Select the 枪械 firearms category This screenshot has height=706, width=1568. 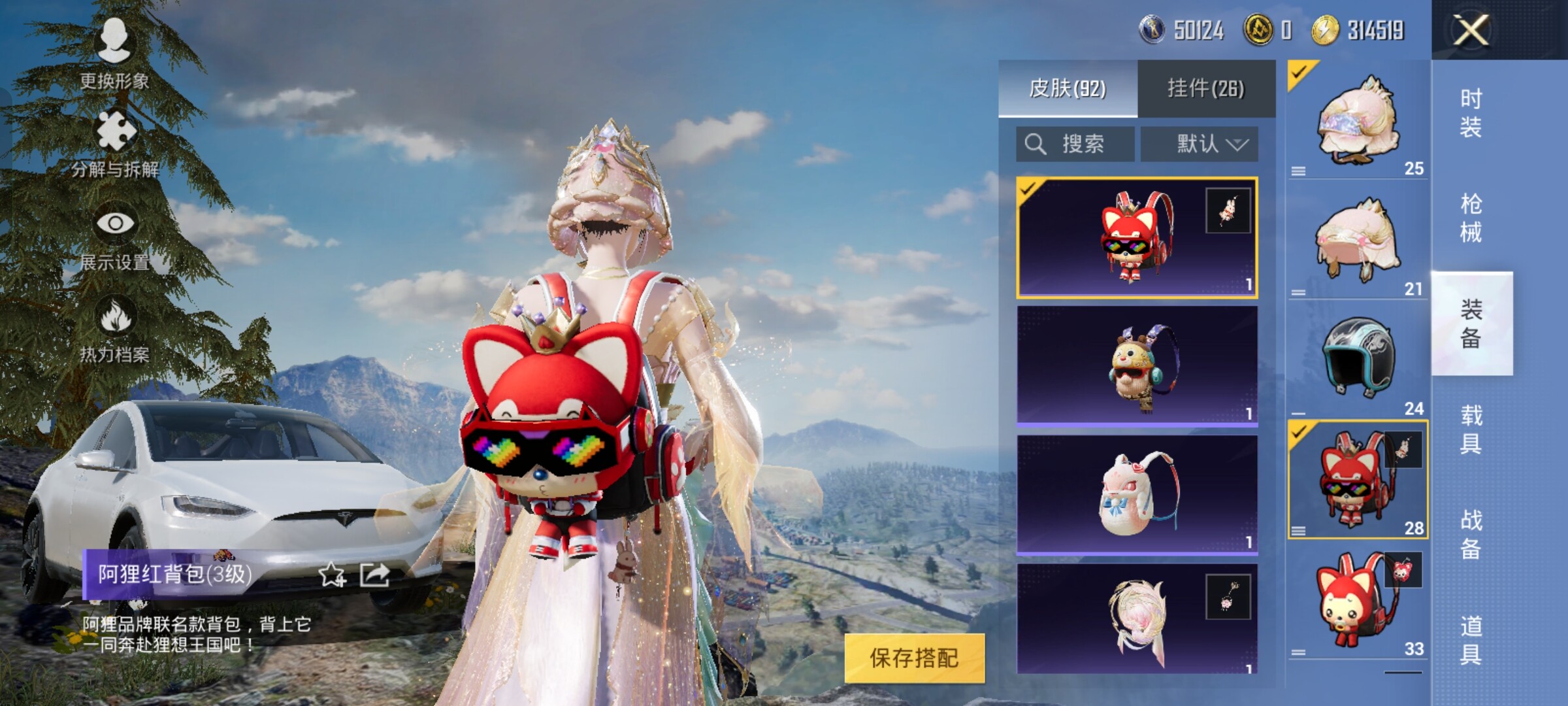1471,218
